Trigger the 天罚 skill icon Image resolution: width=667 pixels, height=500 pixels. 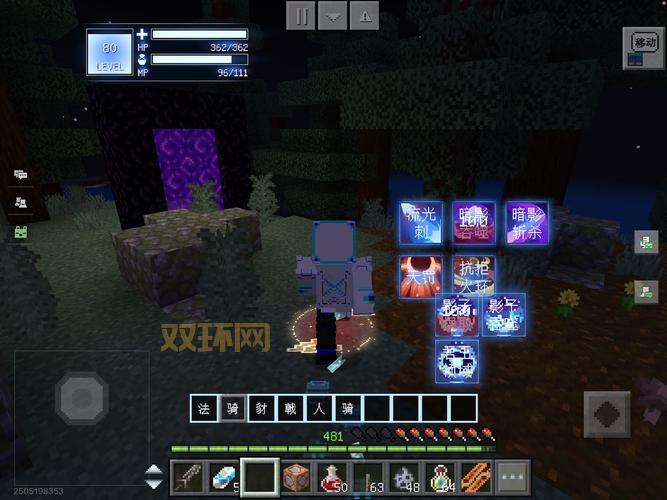click(x=421, y=275)
